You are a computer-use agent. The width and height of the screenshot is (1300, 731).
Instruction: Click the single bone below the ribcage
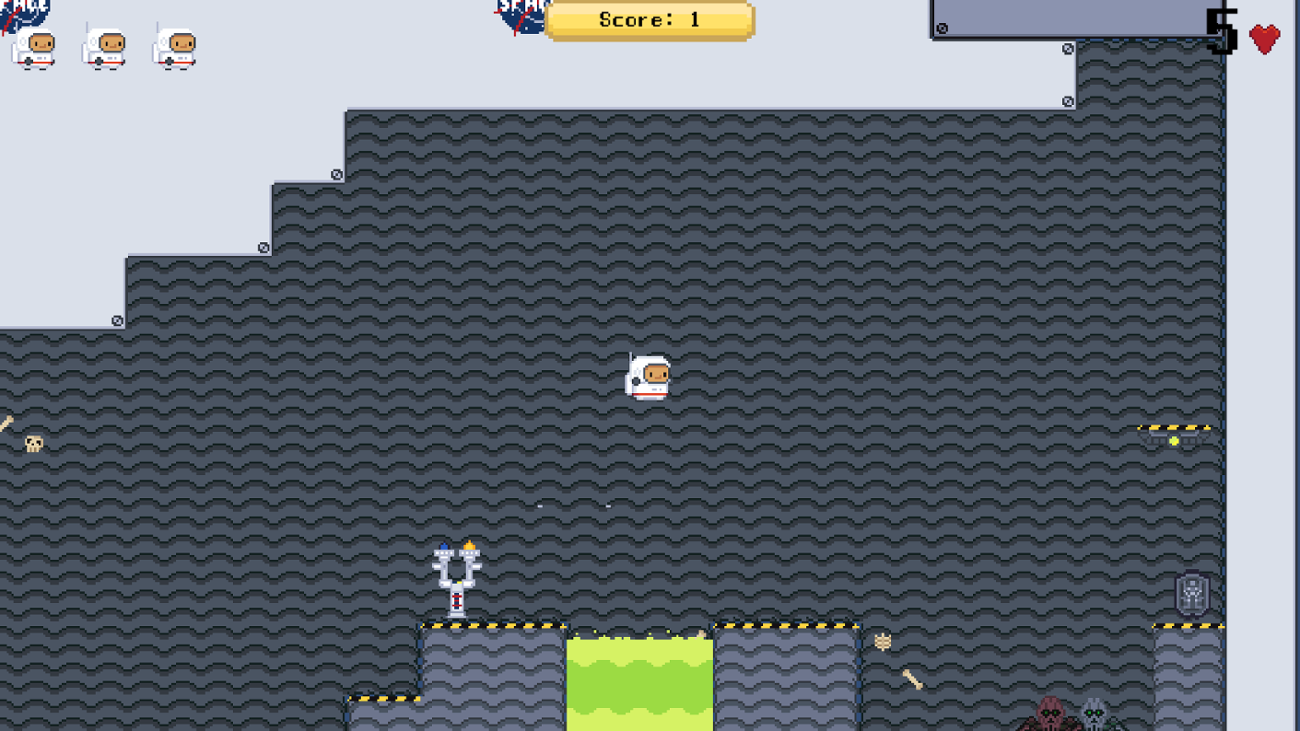(913, 678)
